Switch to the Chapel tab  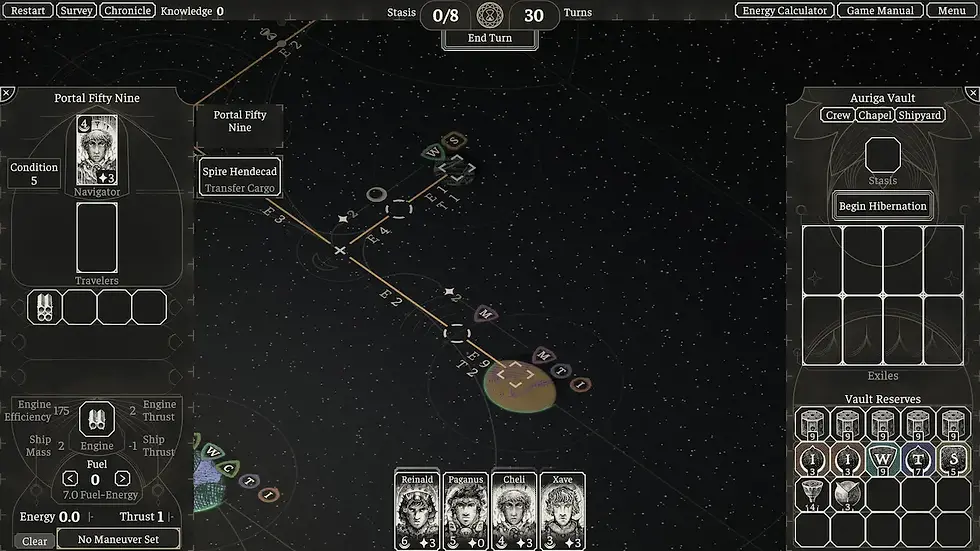[875, 116]
